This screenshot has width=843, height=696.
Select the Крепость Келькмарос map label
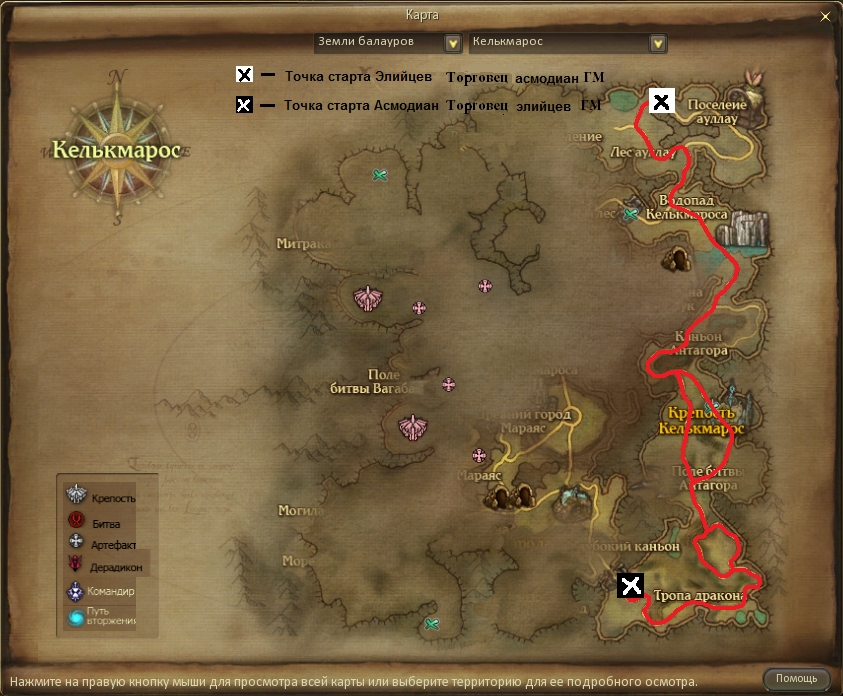click(x=702, y=420)
